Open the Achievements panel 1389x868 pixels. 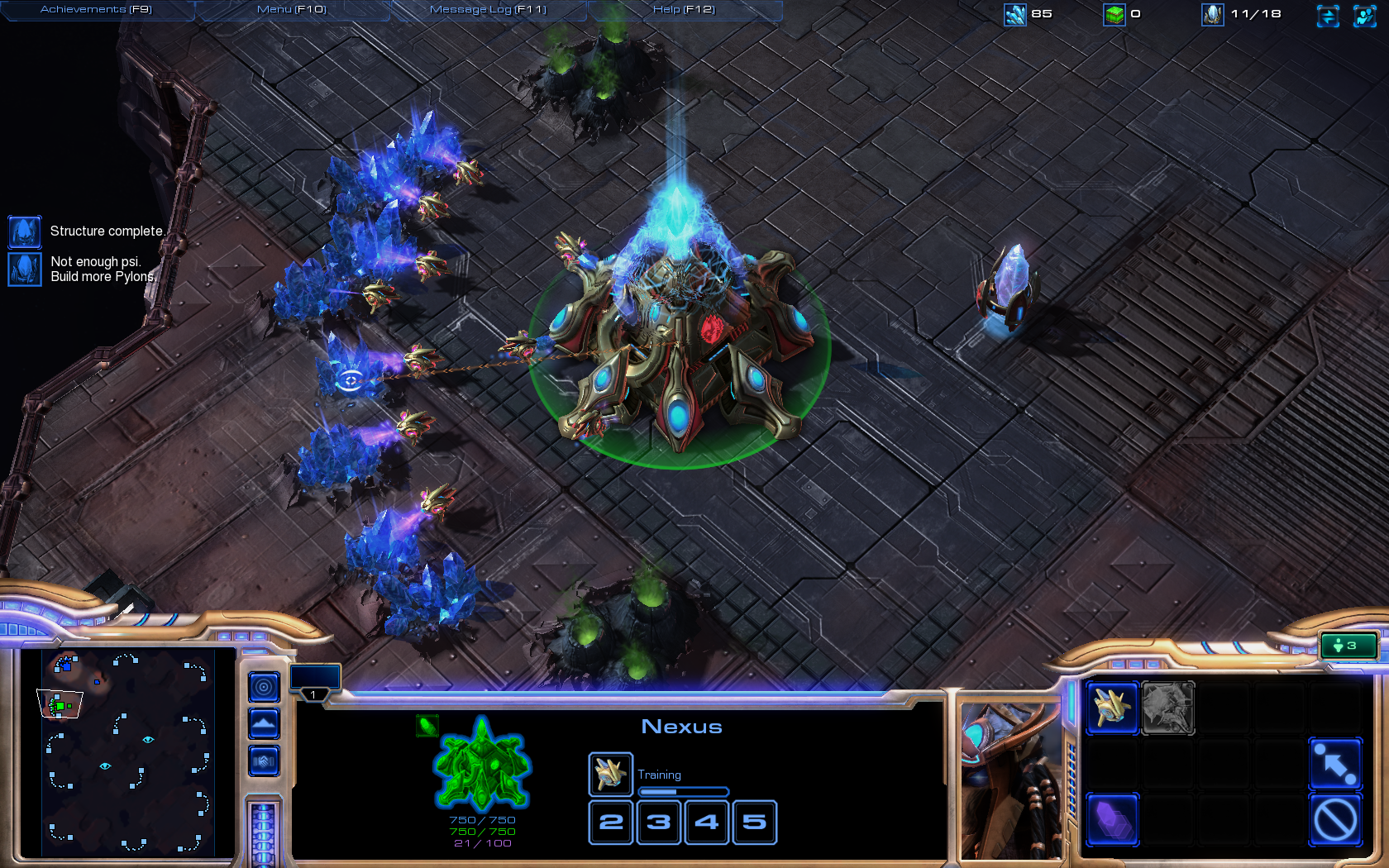(96, 10)
